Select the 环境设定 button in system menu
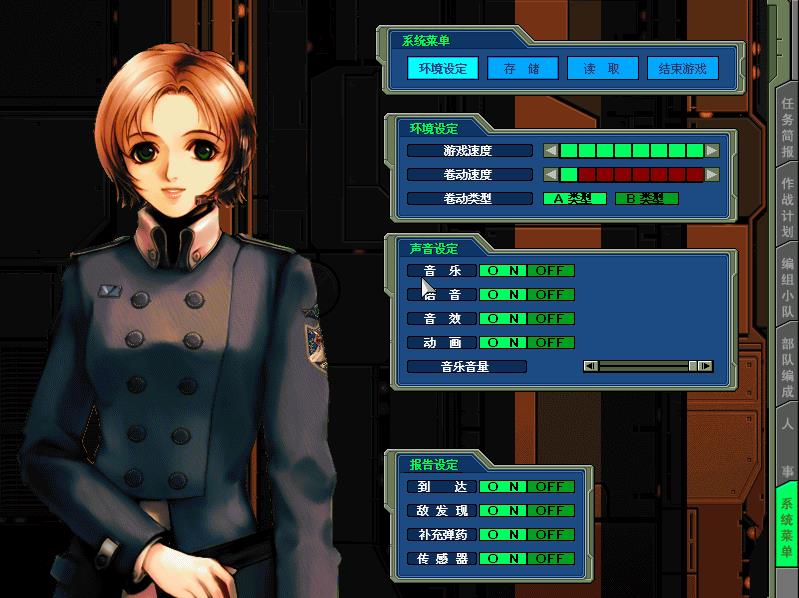Screen dimensions: 799x598 click(x=441, y=69)
